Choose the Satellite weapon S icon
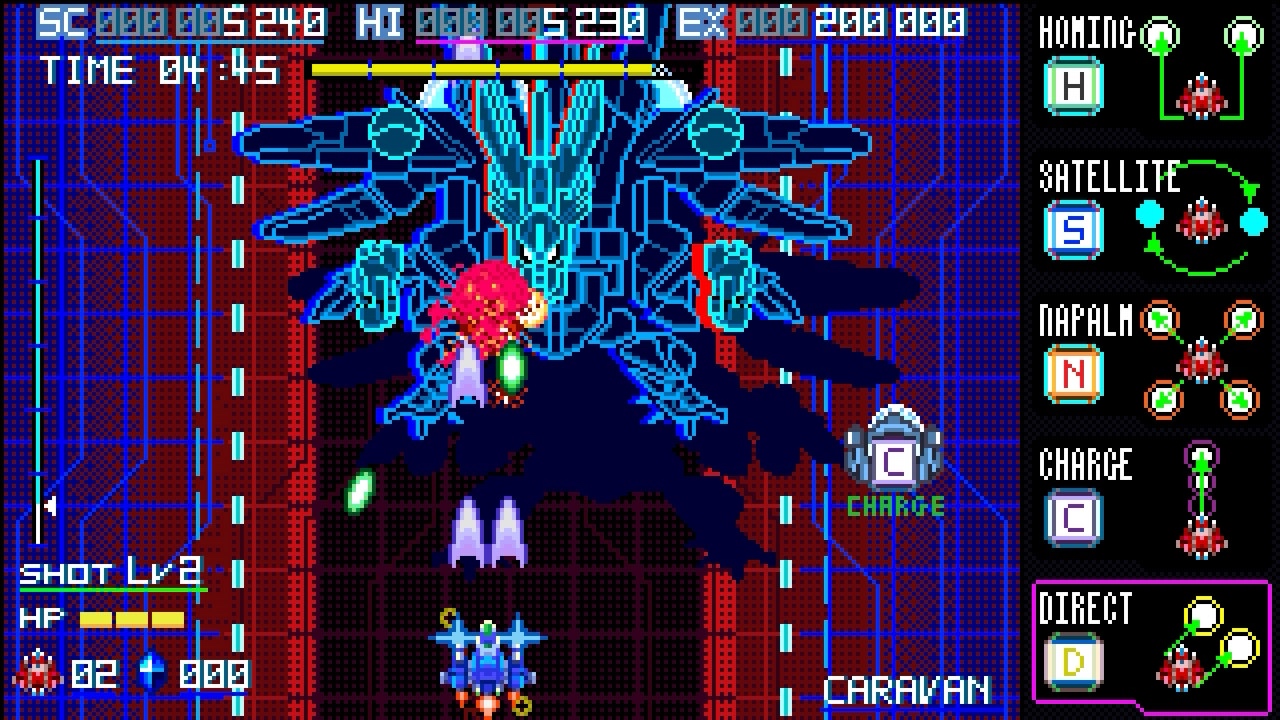 (x=1073, y=230)
